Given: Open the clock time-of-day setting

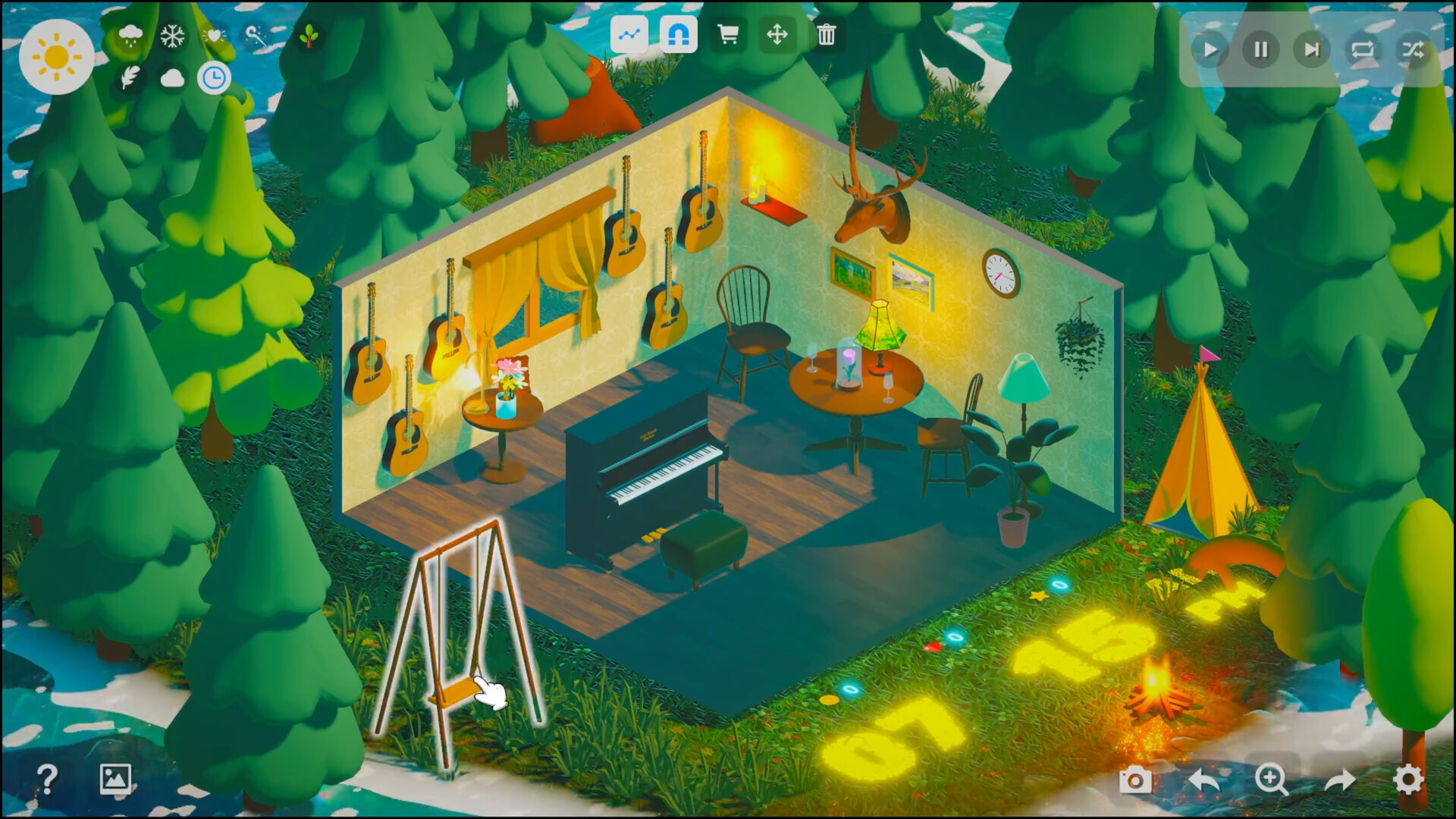Looking at the screenshot, I should pos(213,76).
